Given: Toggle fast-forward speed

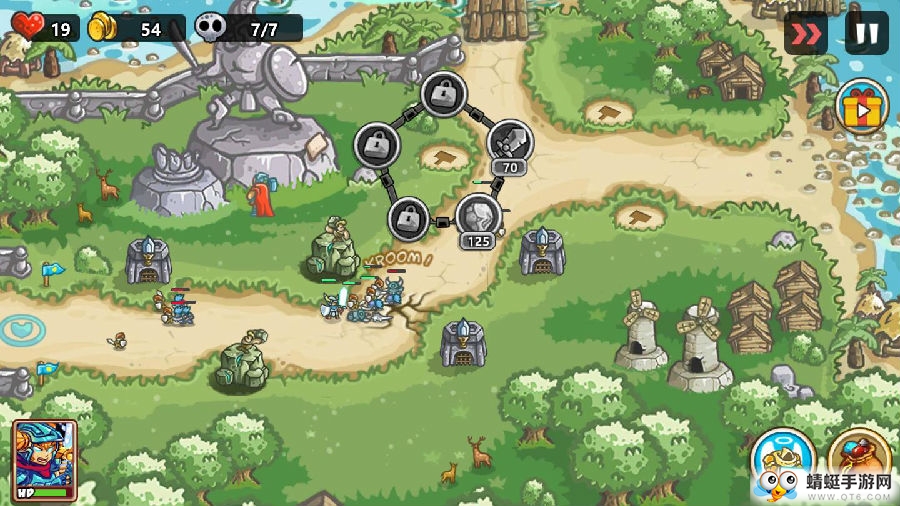Looking at the screenshot, I should click(x=806, y=33).
